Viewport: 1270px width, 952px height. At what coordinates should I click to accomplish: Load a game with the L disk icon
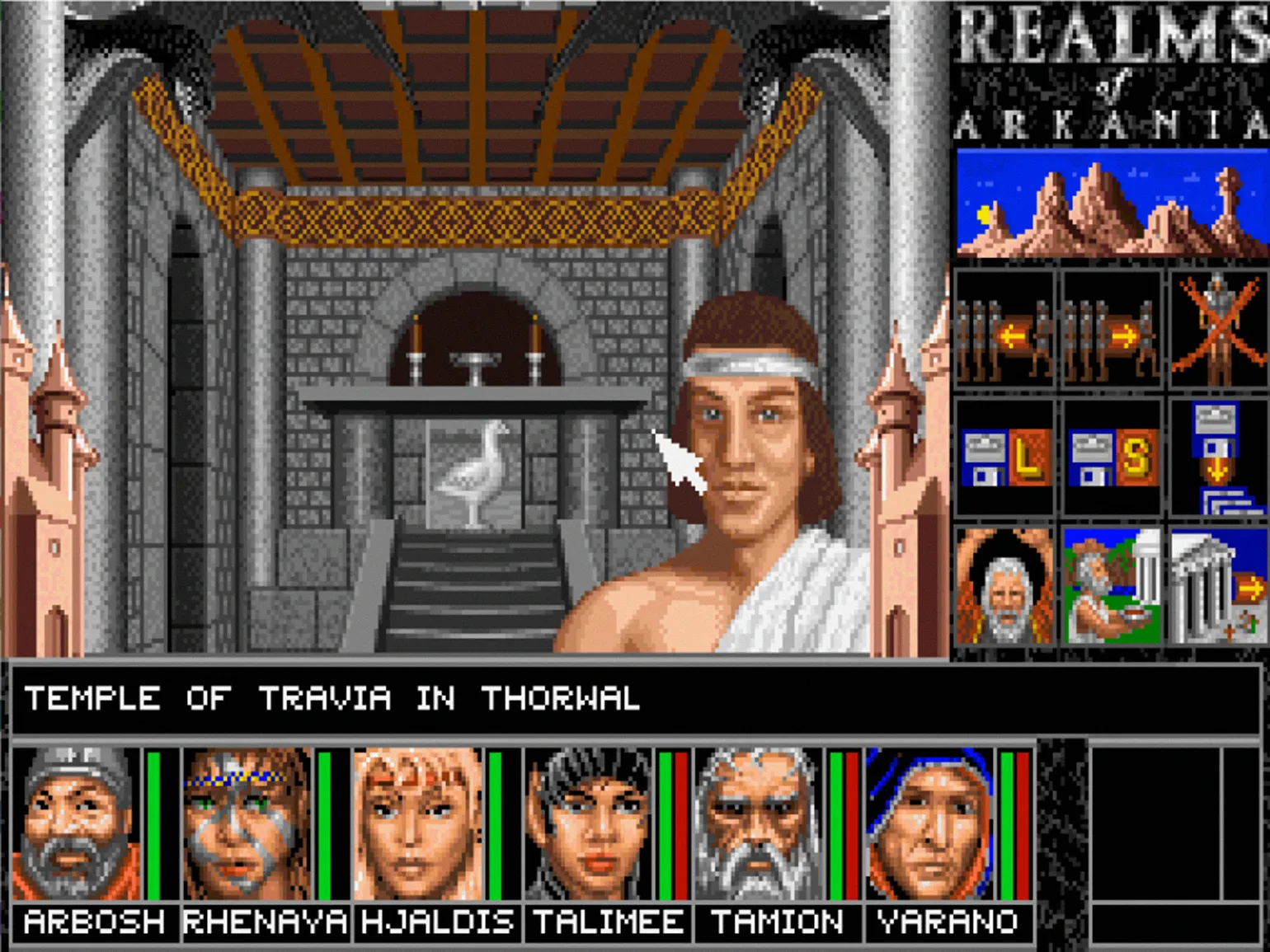point(1004,458)
